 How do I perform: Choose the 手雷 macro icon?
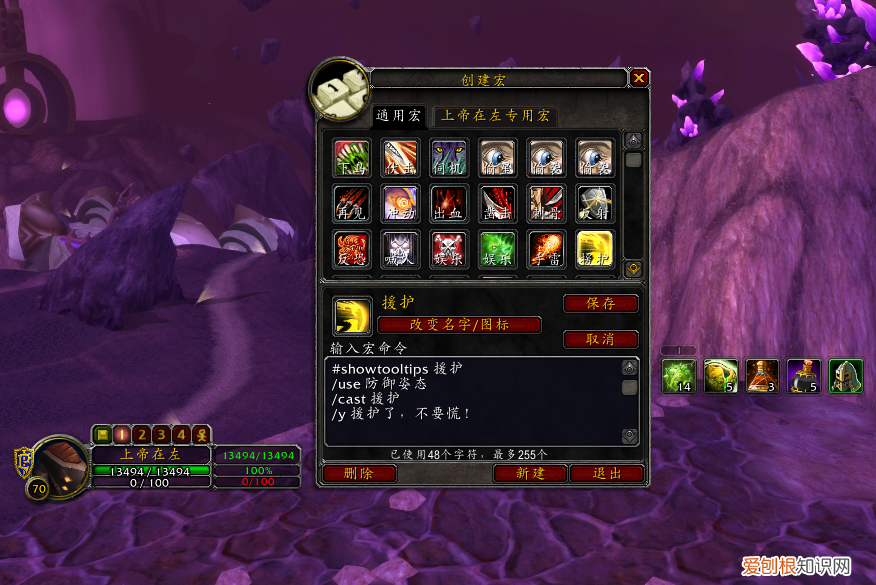547,249
